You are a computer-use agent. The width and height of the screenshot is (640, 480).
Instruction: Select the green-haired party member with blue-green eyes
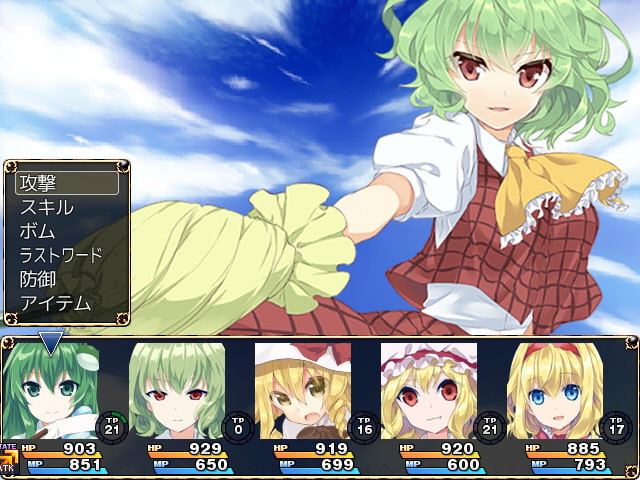50,390
